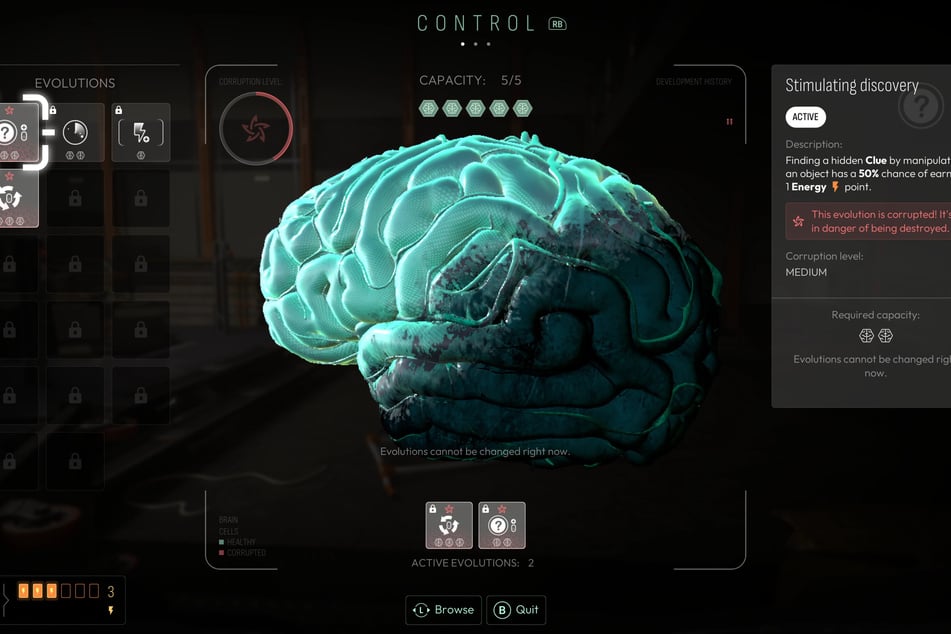Select the locked lightning bolt evolution
The height and width of the screenshot is (634, 951).
pos(140,132)
